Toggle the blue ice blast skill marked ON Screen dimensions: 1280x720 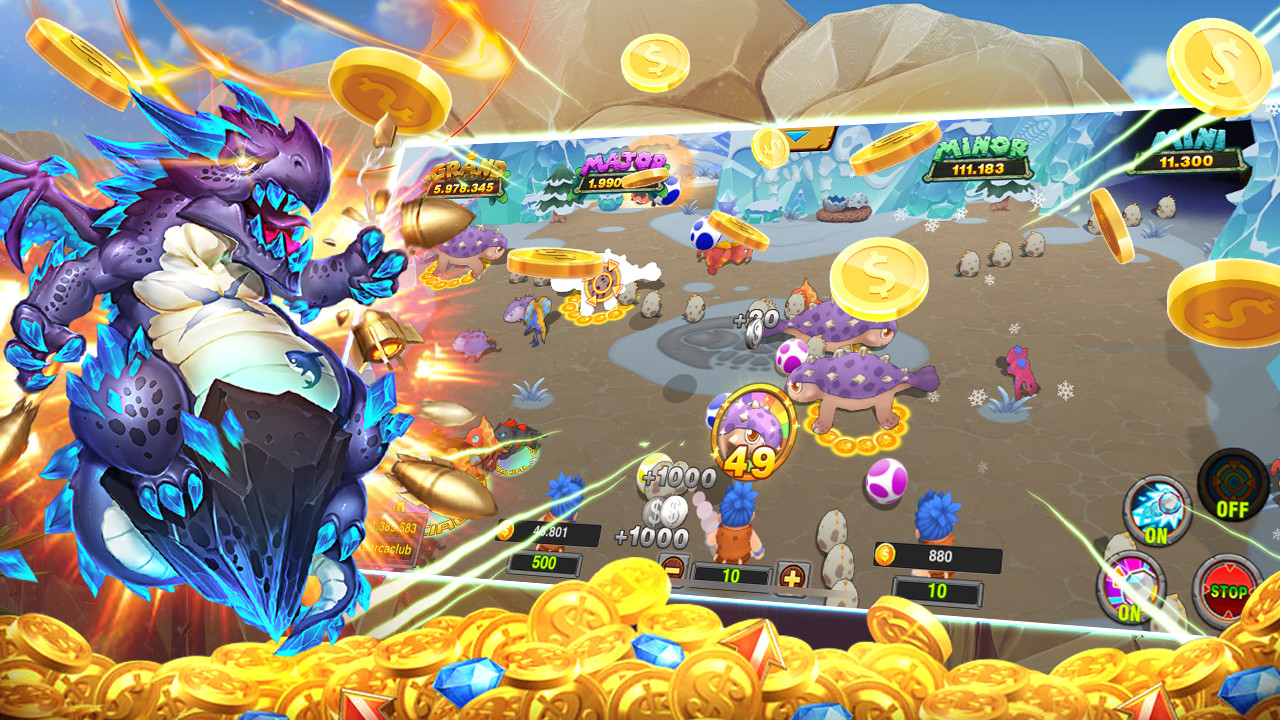click(x=1157, y=509)
